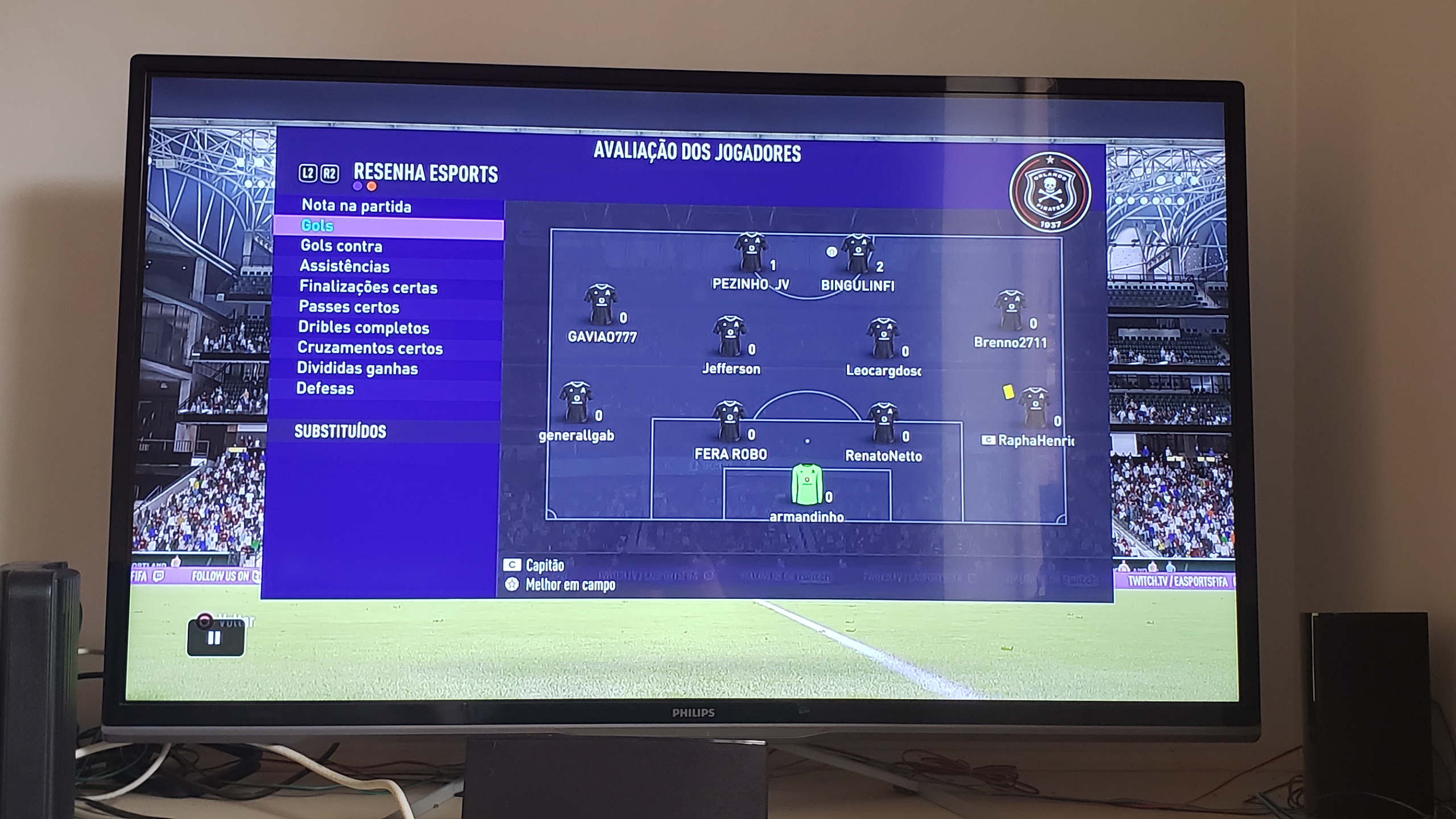Select Finalizações certas in the list
Screen dimensions: 1456x819
369,287
